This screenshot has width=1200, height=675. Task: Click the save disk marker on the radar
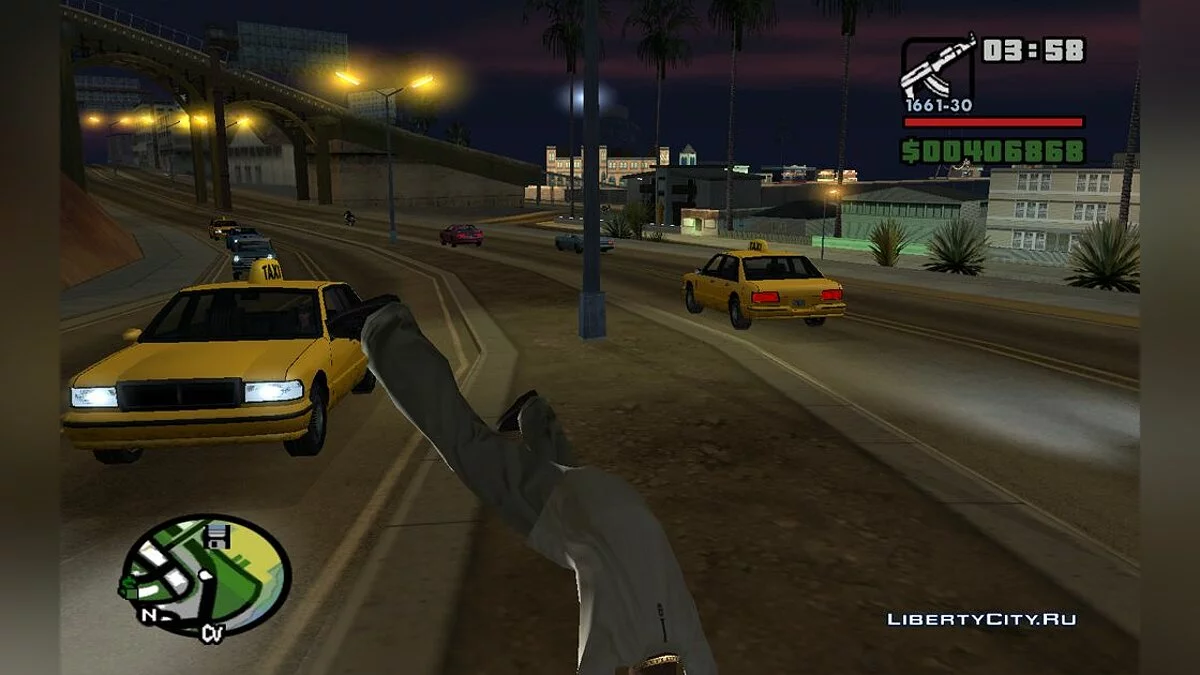[218, 537]
